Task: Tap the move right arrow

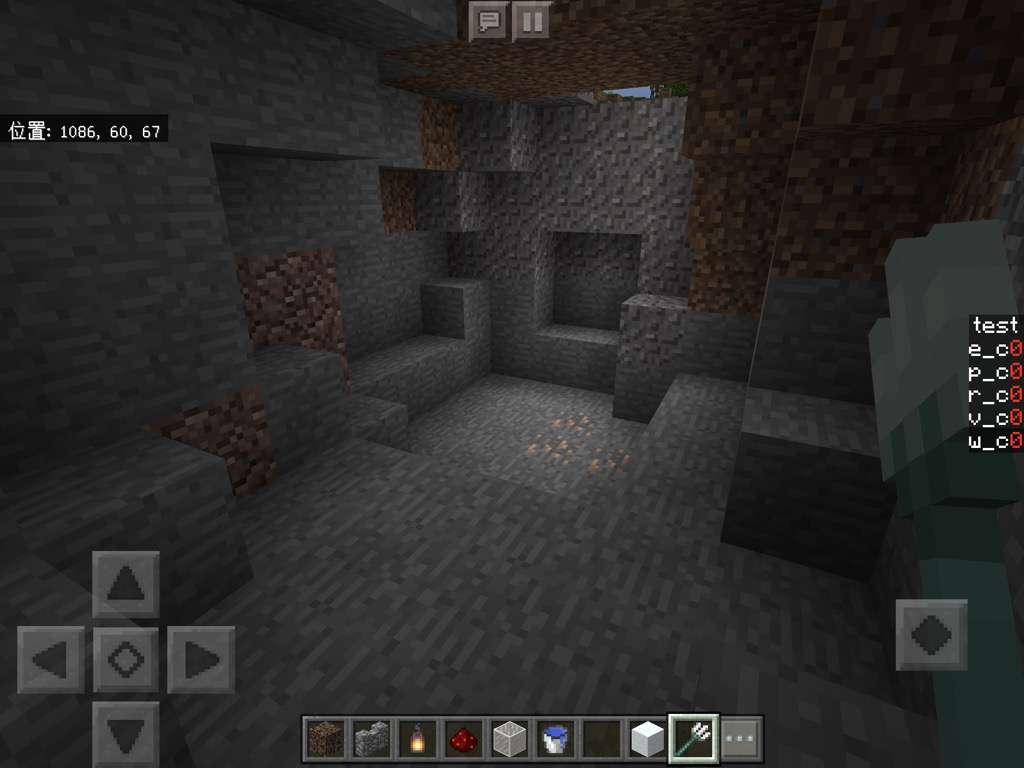Action: coord(201,660)
